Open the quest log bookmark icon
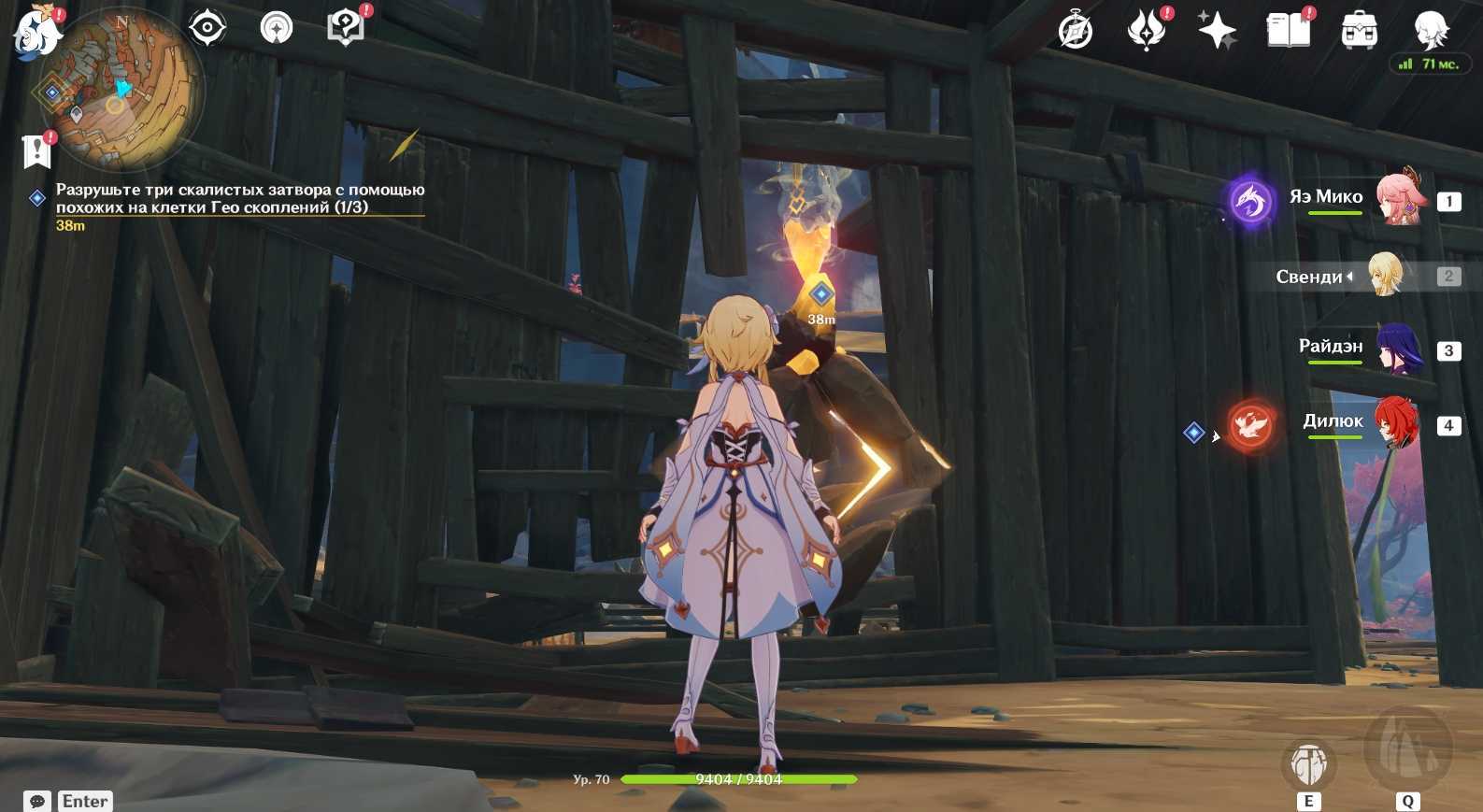 coord(36,150)
